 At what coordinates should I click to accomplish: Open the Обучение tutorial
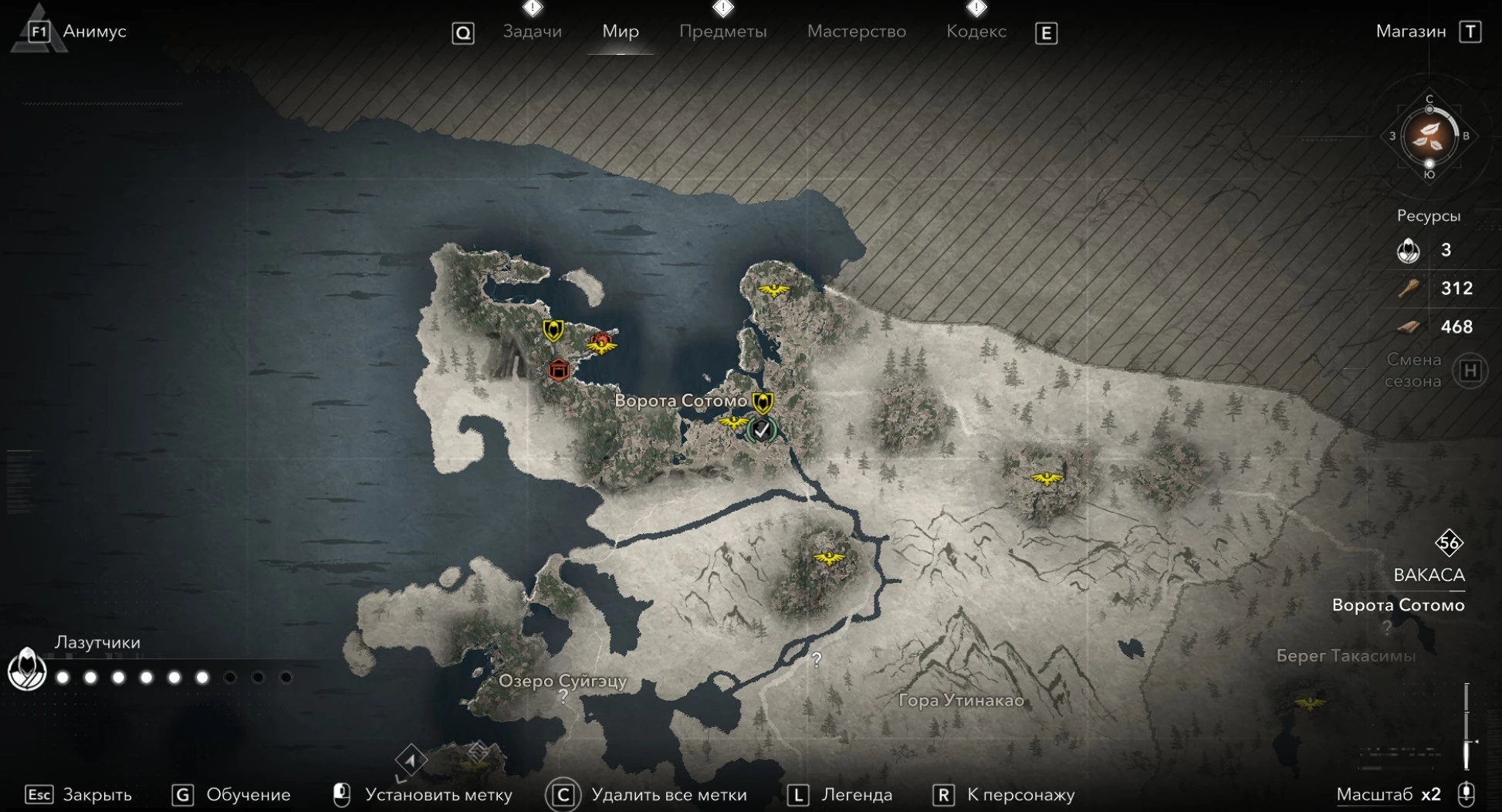pyautogui.click(x=248, y=794)
